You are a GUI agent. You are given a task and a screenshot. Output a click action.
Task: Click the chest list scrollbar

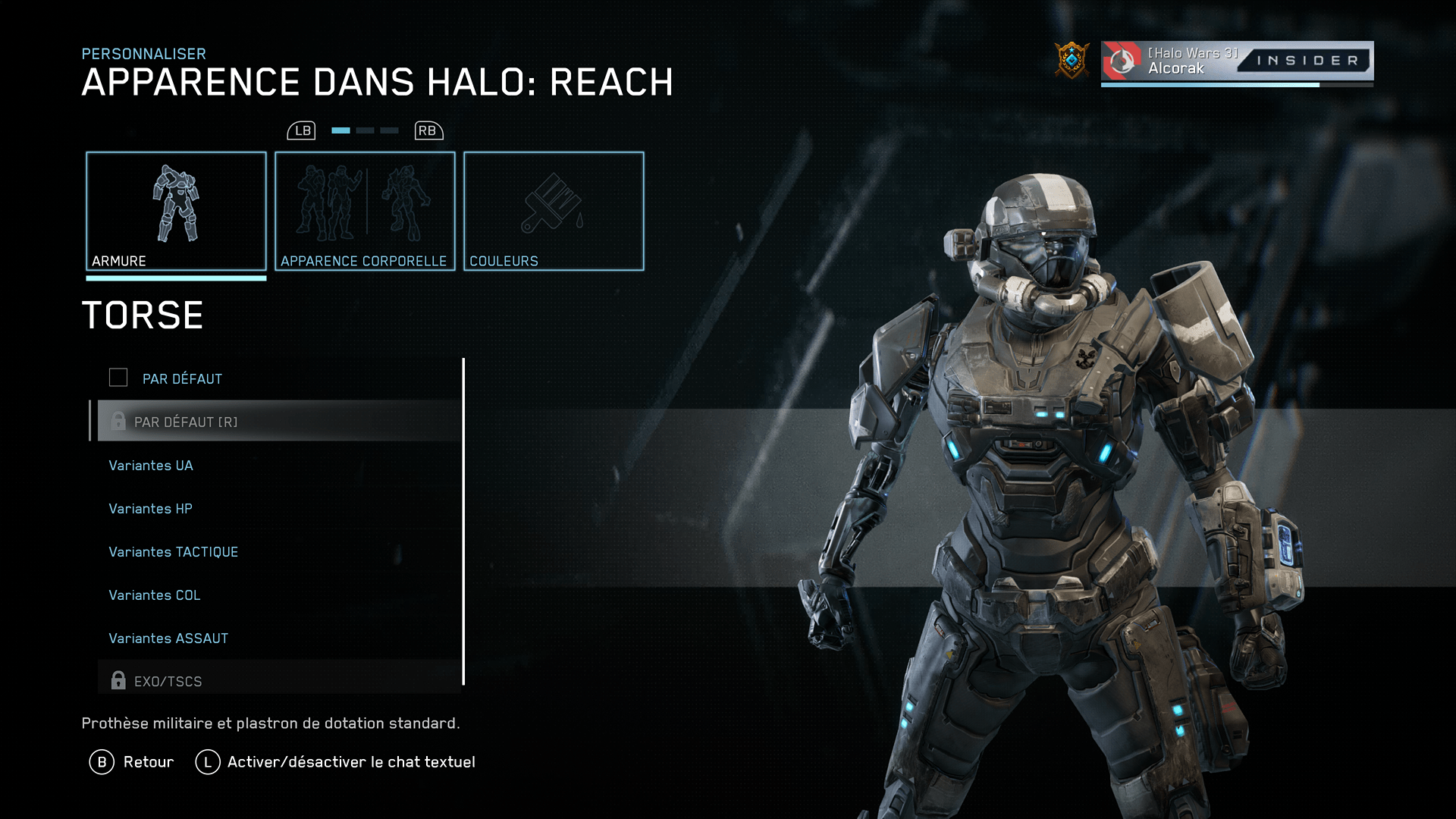(463, 522)
